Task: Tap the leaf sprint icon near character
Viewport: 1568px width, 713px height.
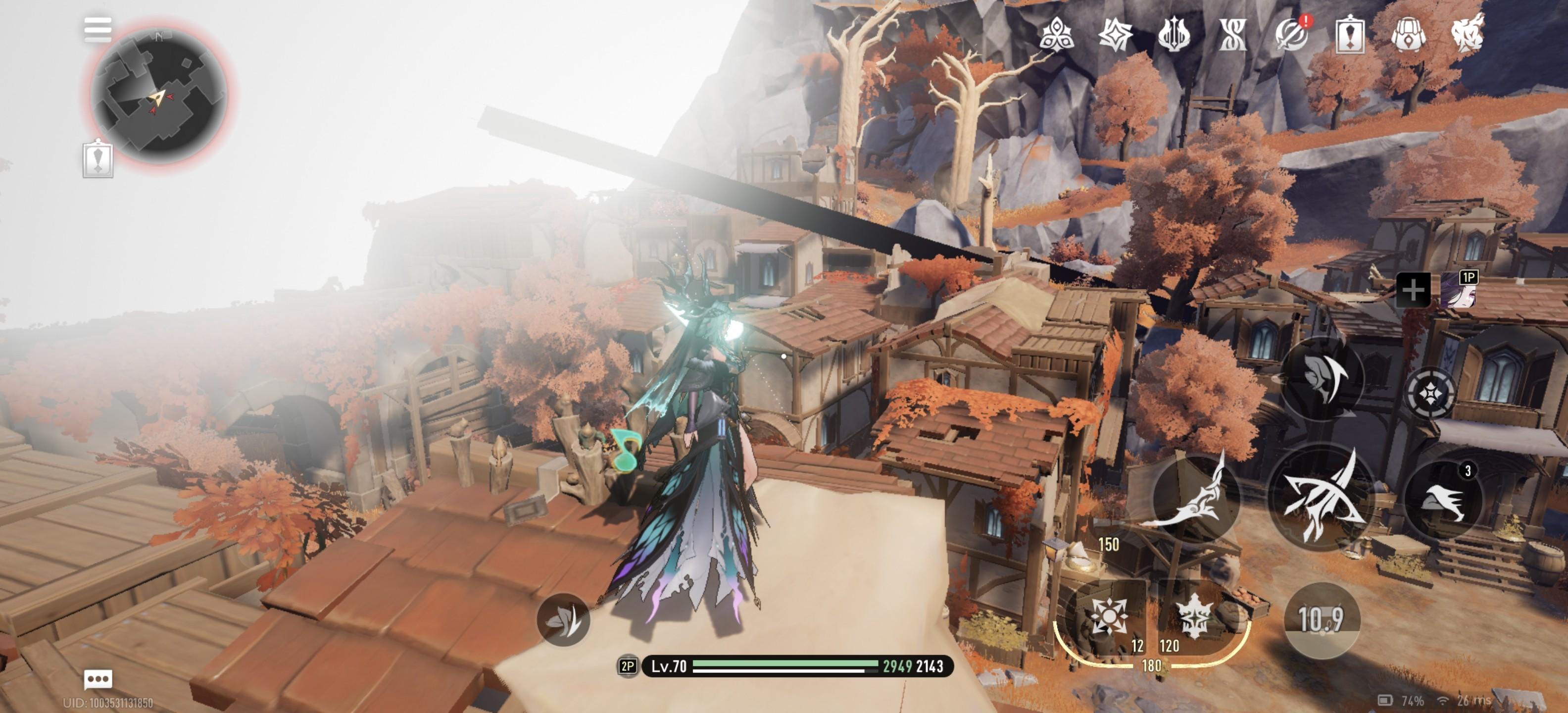Action: (563, 620)
